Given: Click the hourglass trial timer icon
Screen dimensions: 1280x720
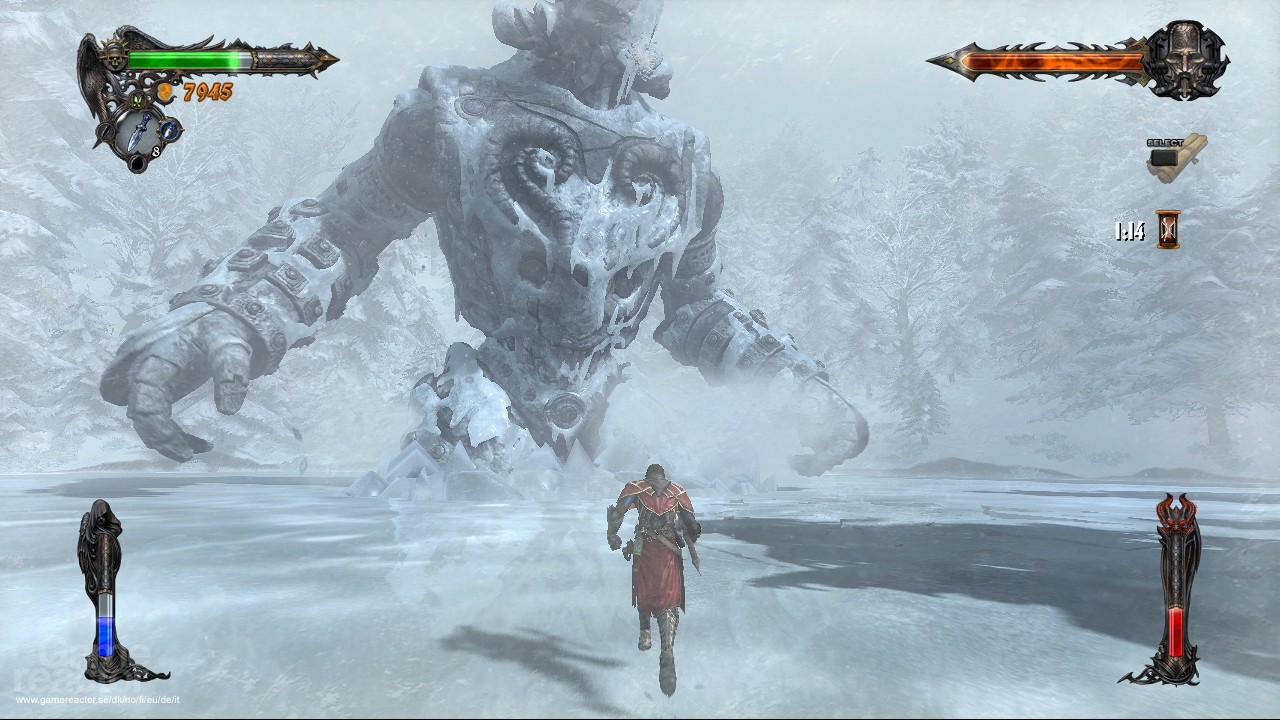Looking at the screenshot, I should tap(1167, 229).
